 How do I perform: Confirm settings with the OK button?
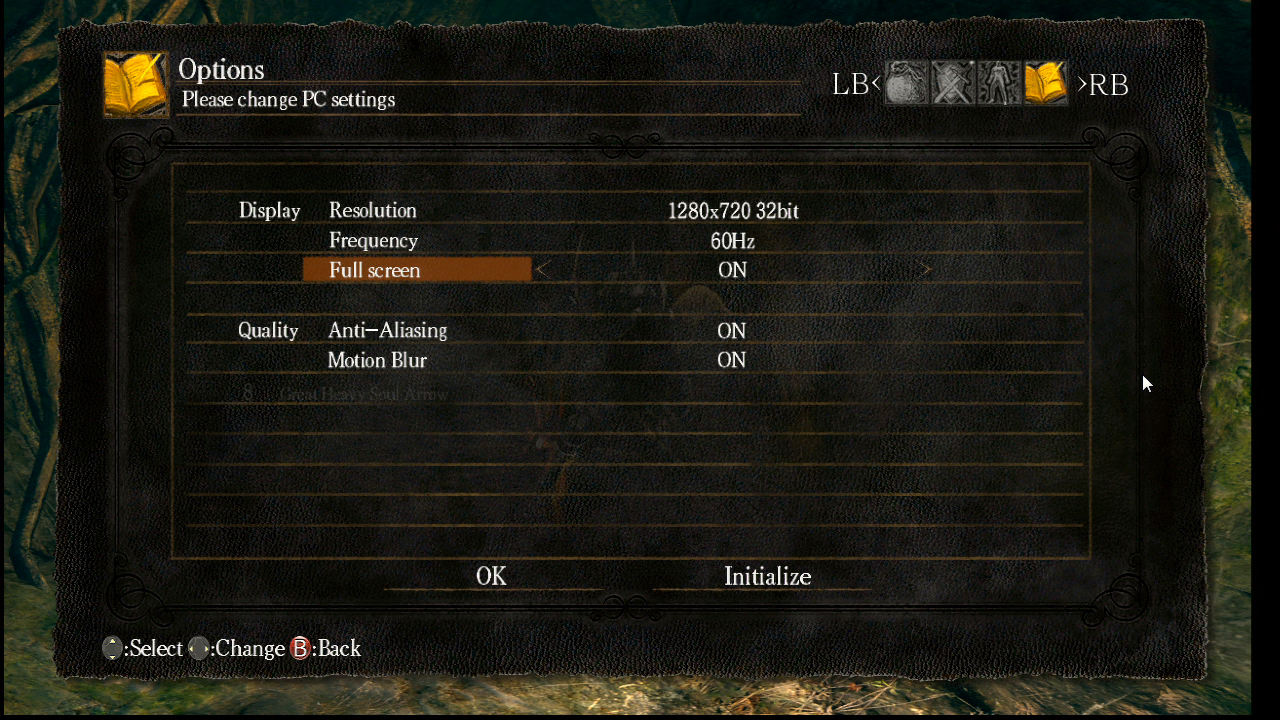[x=491, y=576]
